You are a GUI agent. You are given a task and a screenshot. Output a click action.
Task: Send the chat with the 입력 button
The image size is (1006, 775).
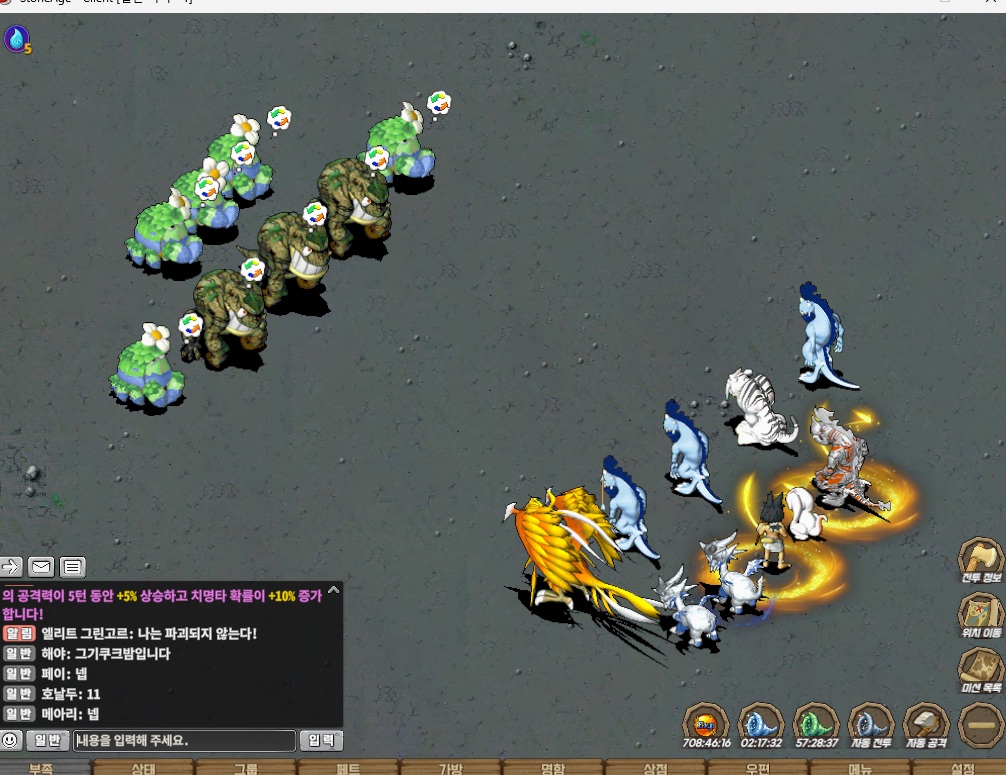click(x=321, y=741)
